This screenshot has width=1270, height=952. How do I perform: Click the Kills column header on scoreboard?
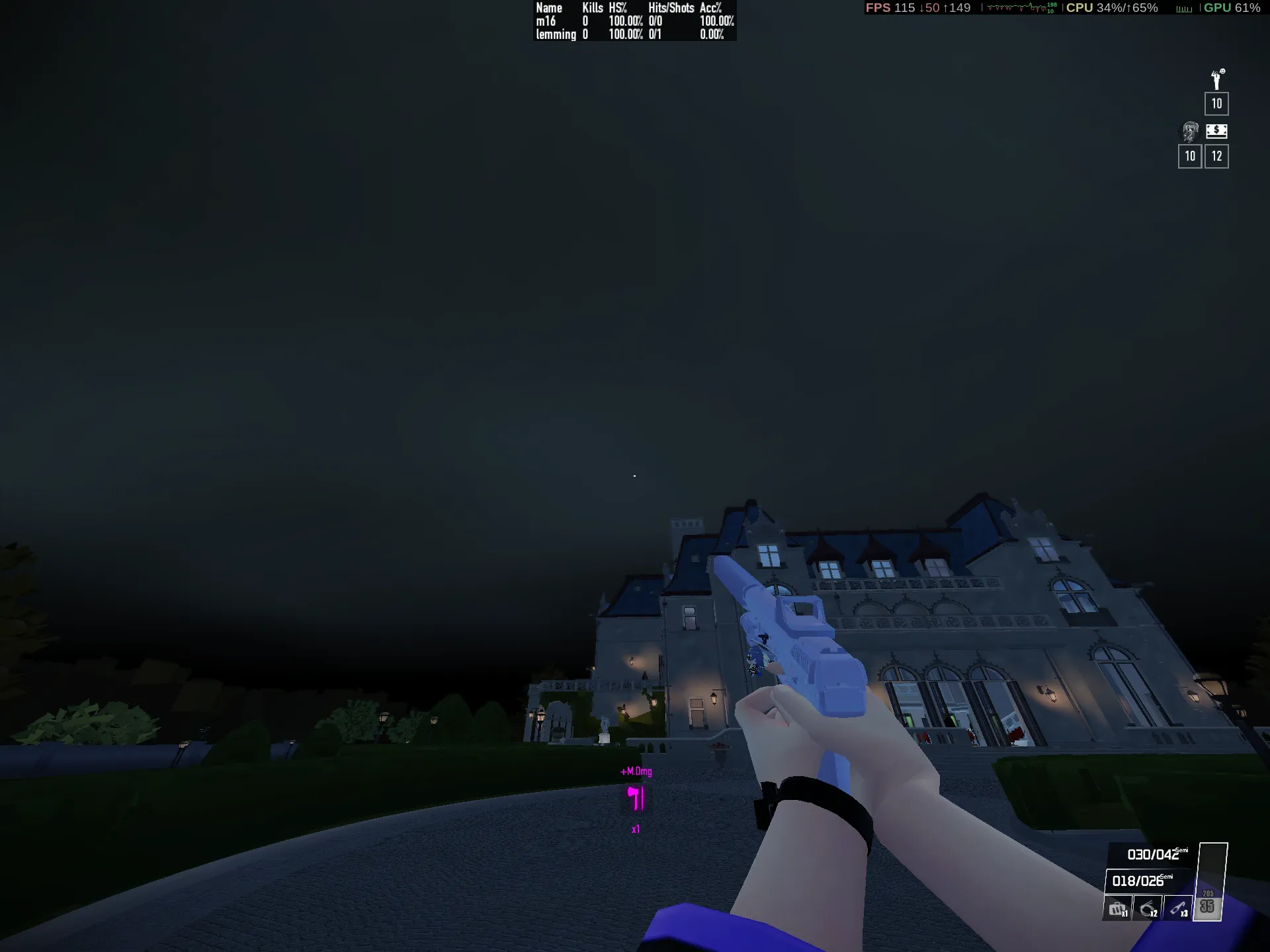coord(592,9)
